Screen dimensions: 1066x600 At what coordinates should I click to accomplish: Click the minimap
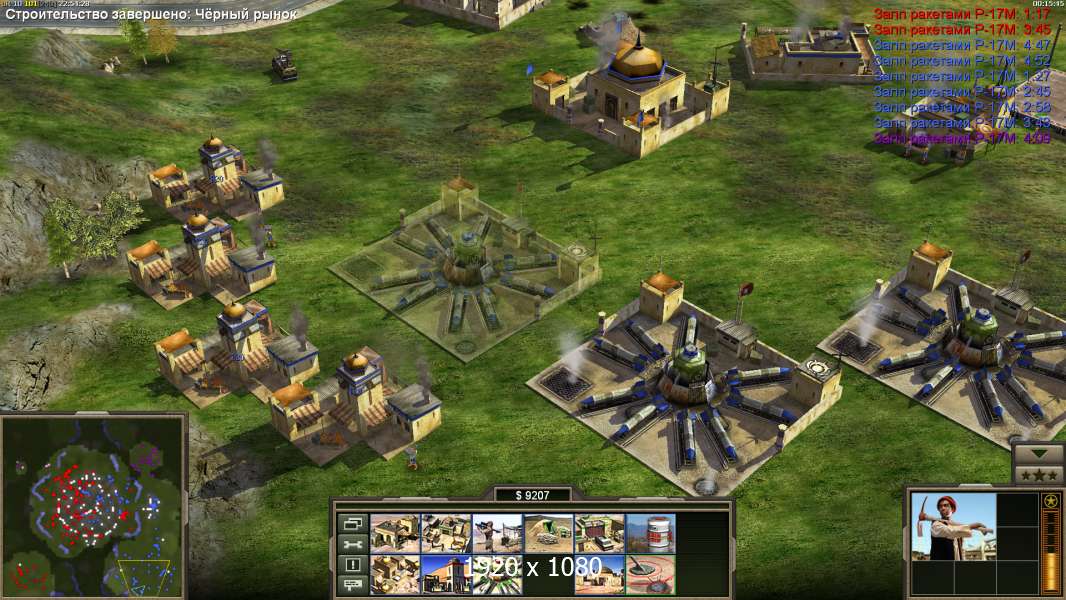tap(93, 505)
